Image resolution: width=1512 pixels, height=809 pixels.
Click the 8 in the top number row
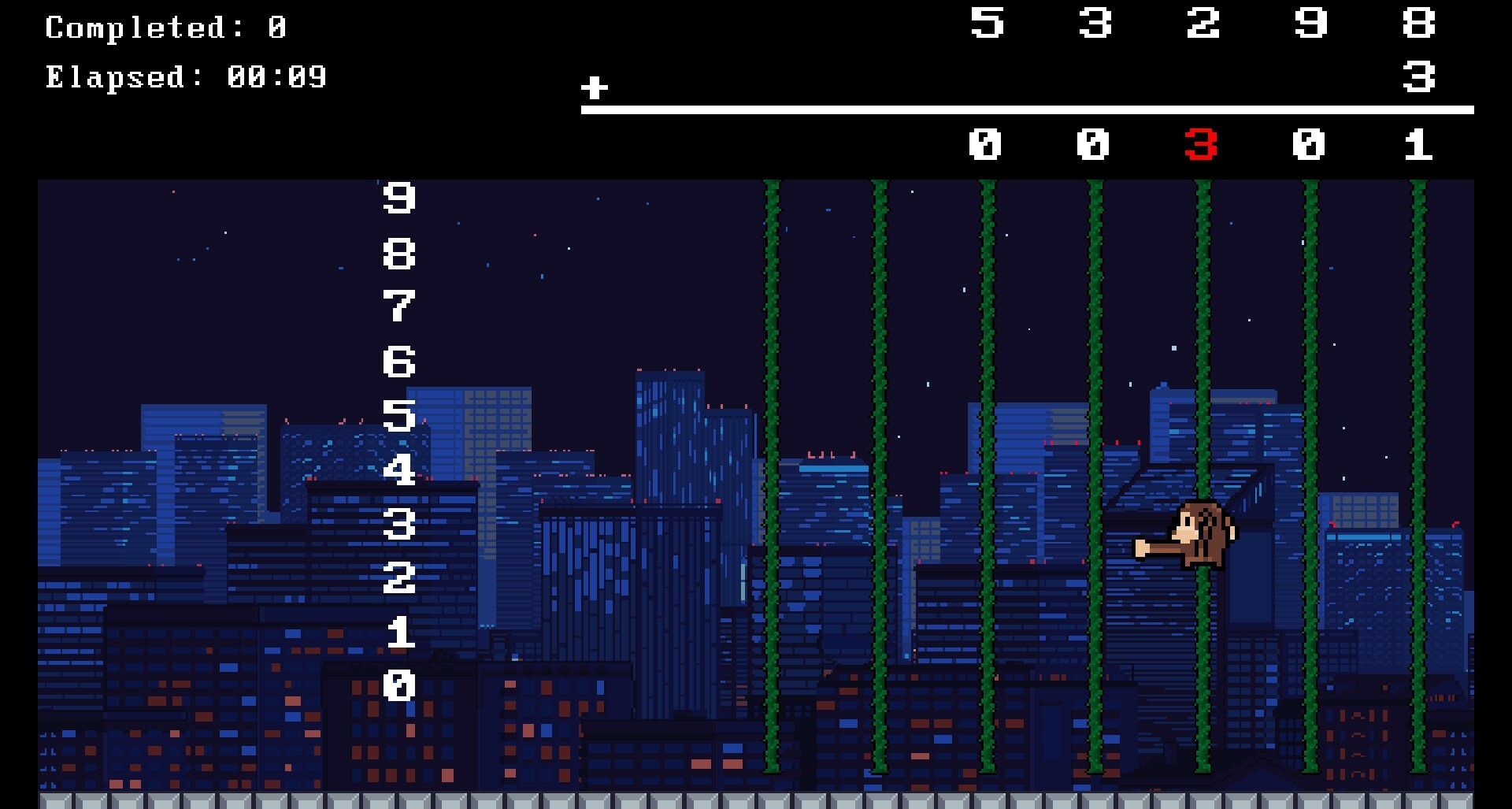(1417, 24)
